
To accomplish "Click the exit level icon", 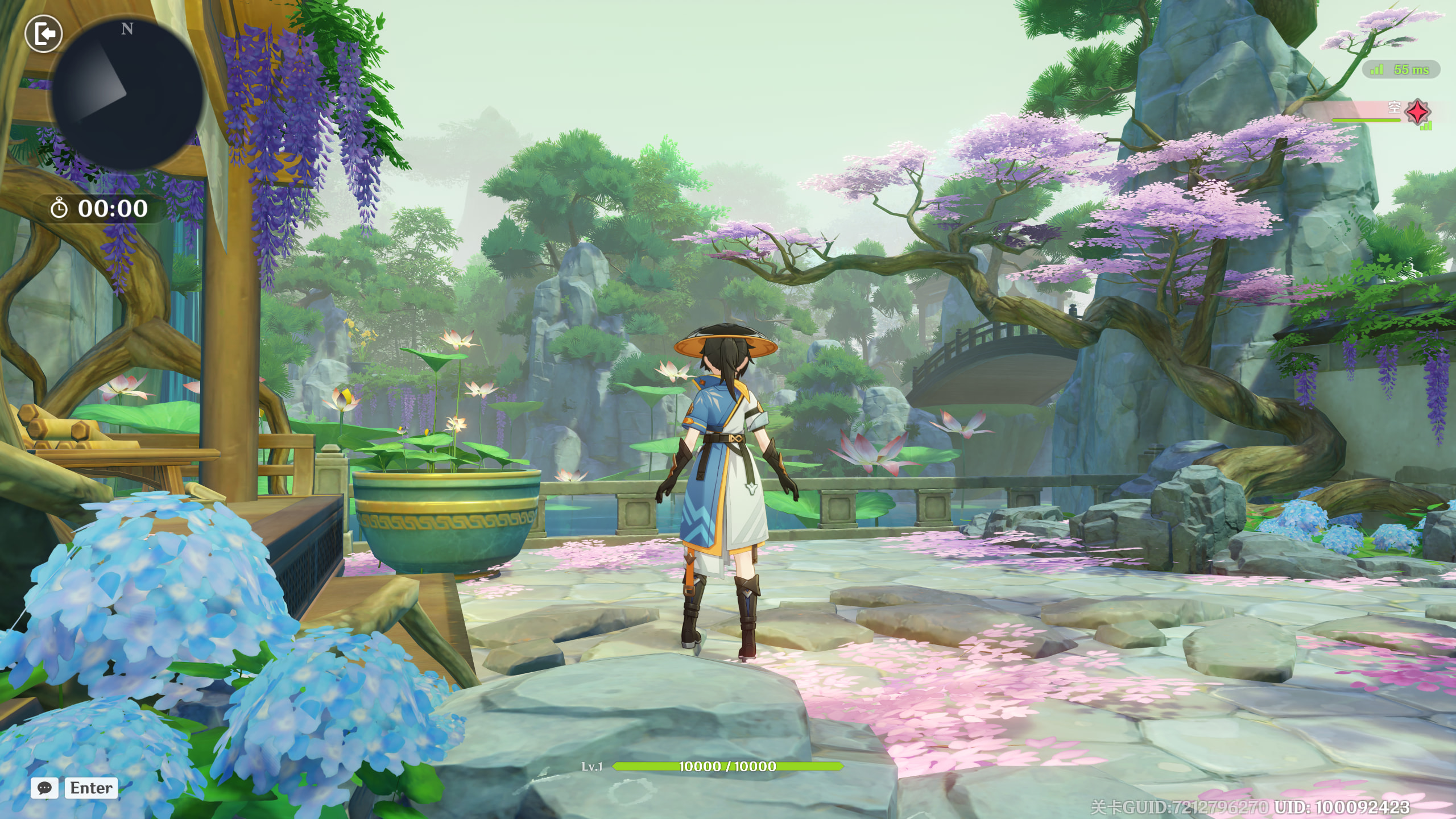I will click(44, 34).
